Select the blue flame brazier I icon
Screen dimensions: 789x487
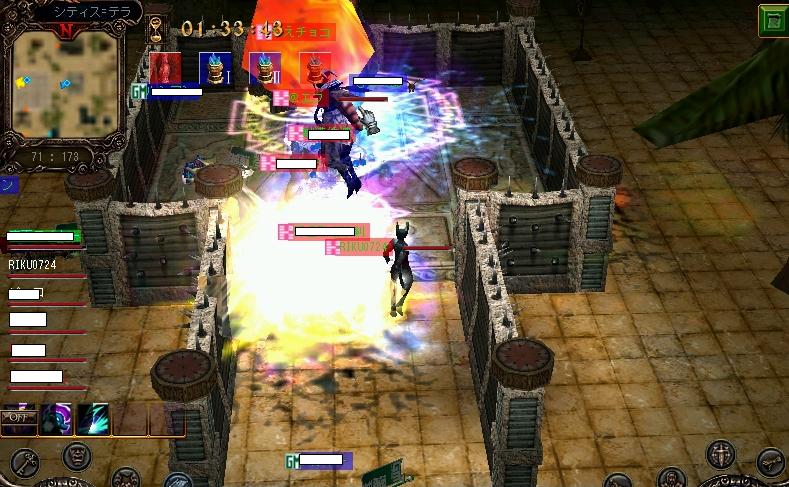(215, 67)
